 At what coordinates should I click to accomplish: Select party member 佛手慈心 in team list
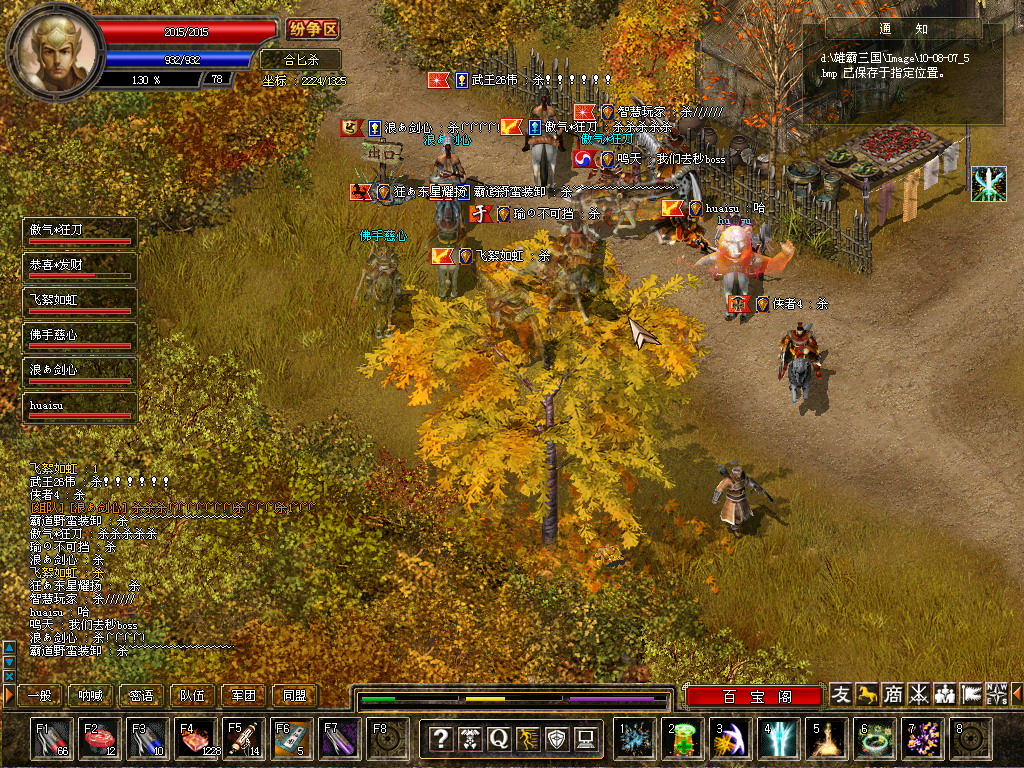tap(79, 337)
